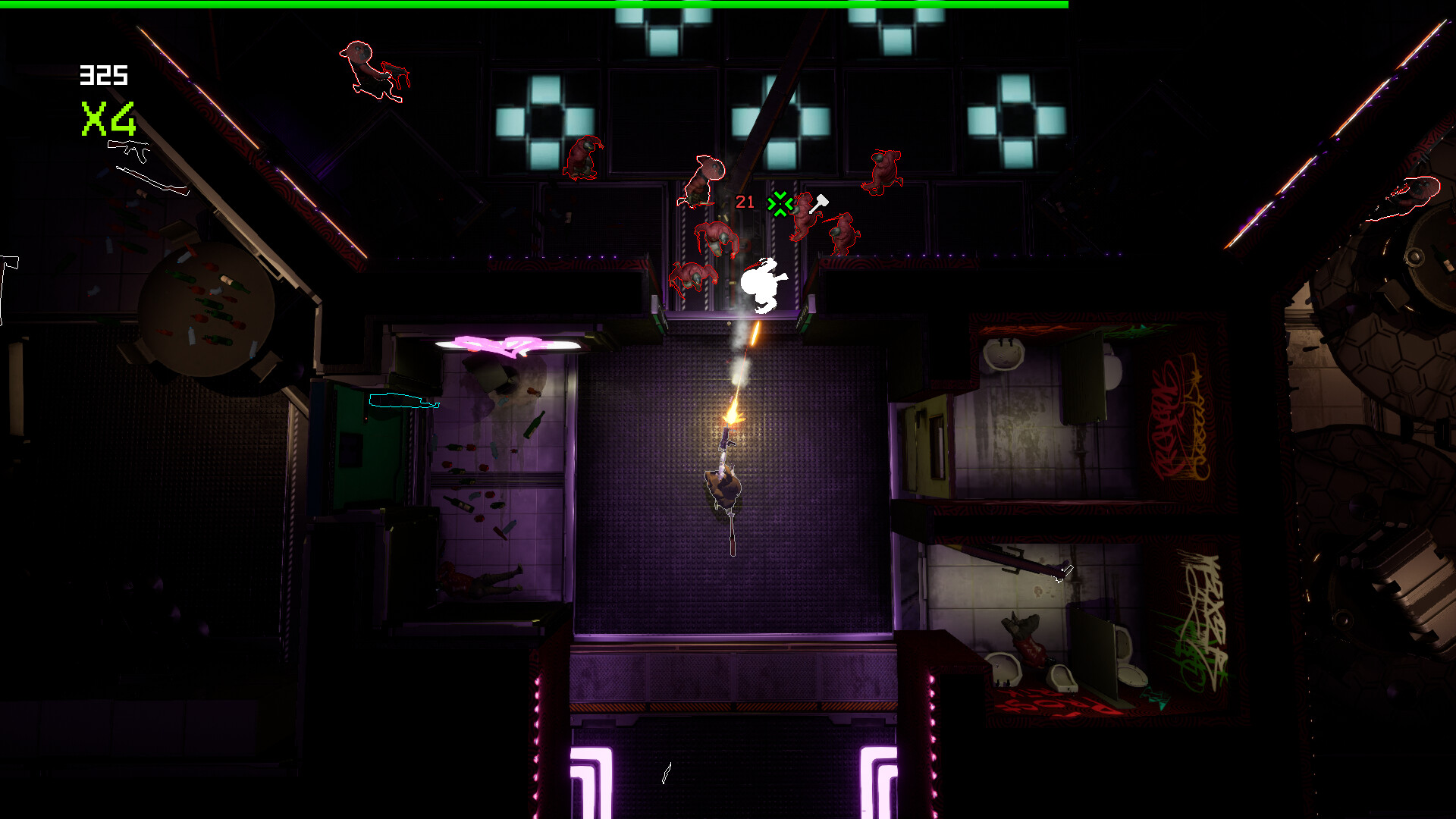Click the red damage number 21
Viewport: 1456px width, 819px height.
(x=743, y=203)
